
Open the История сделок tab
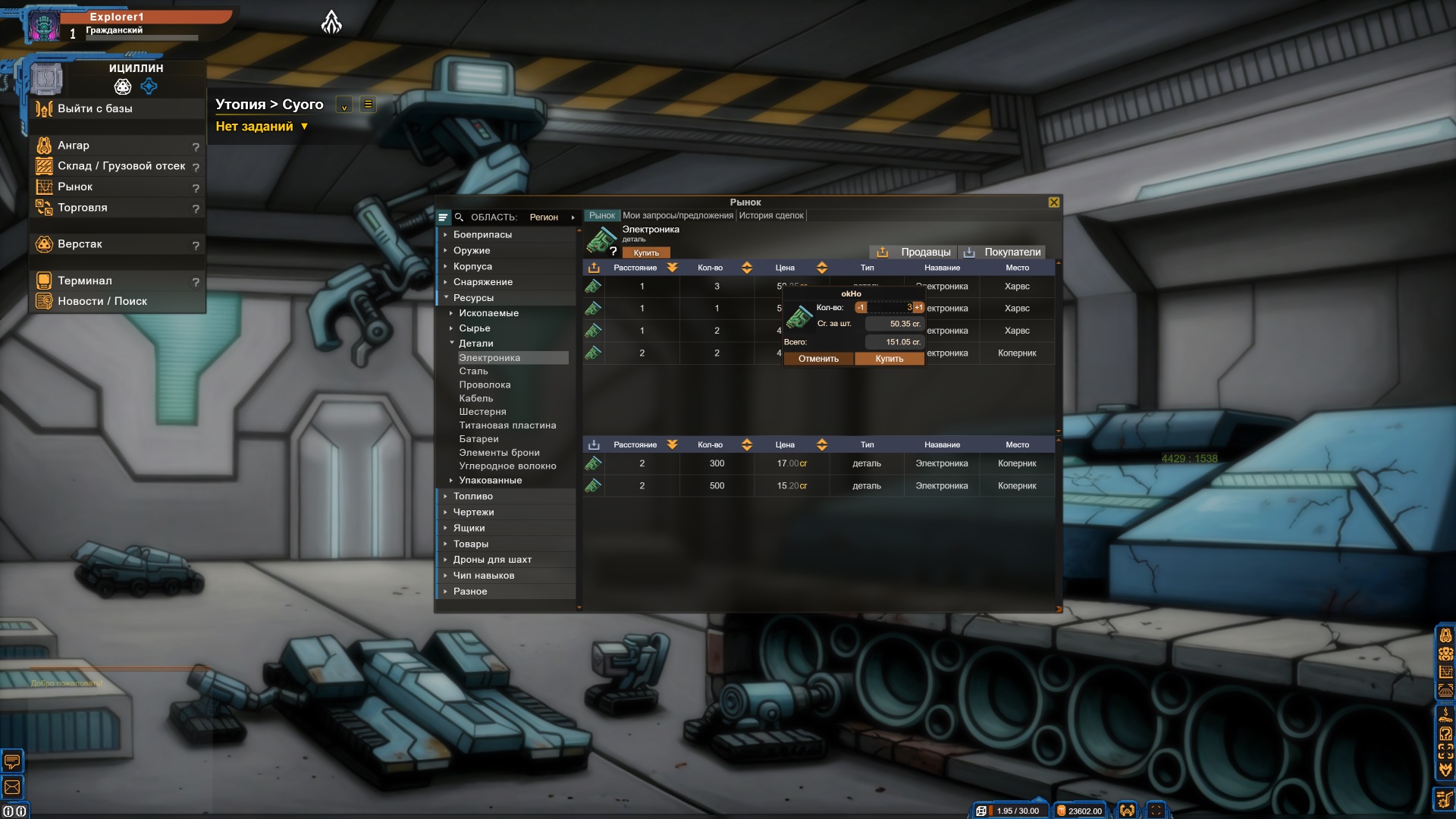point(771,216)
